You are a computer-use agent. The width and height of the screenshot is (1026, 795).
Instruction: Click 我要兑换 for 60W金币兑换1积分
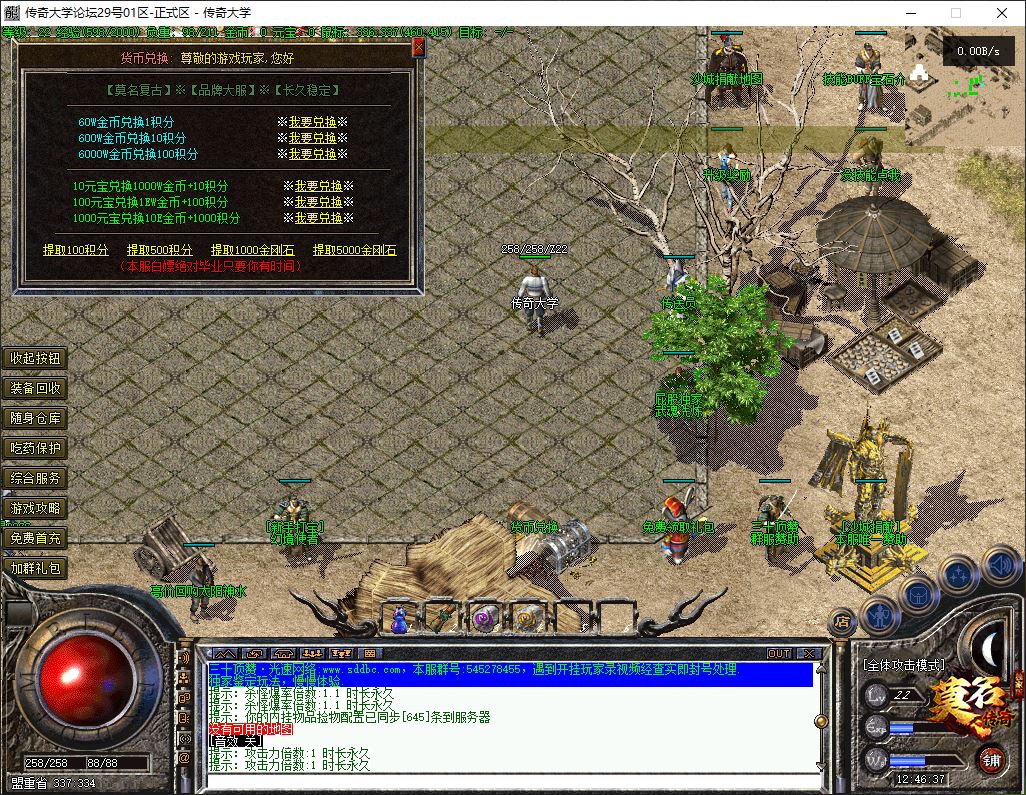[312, 122]
